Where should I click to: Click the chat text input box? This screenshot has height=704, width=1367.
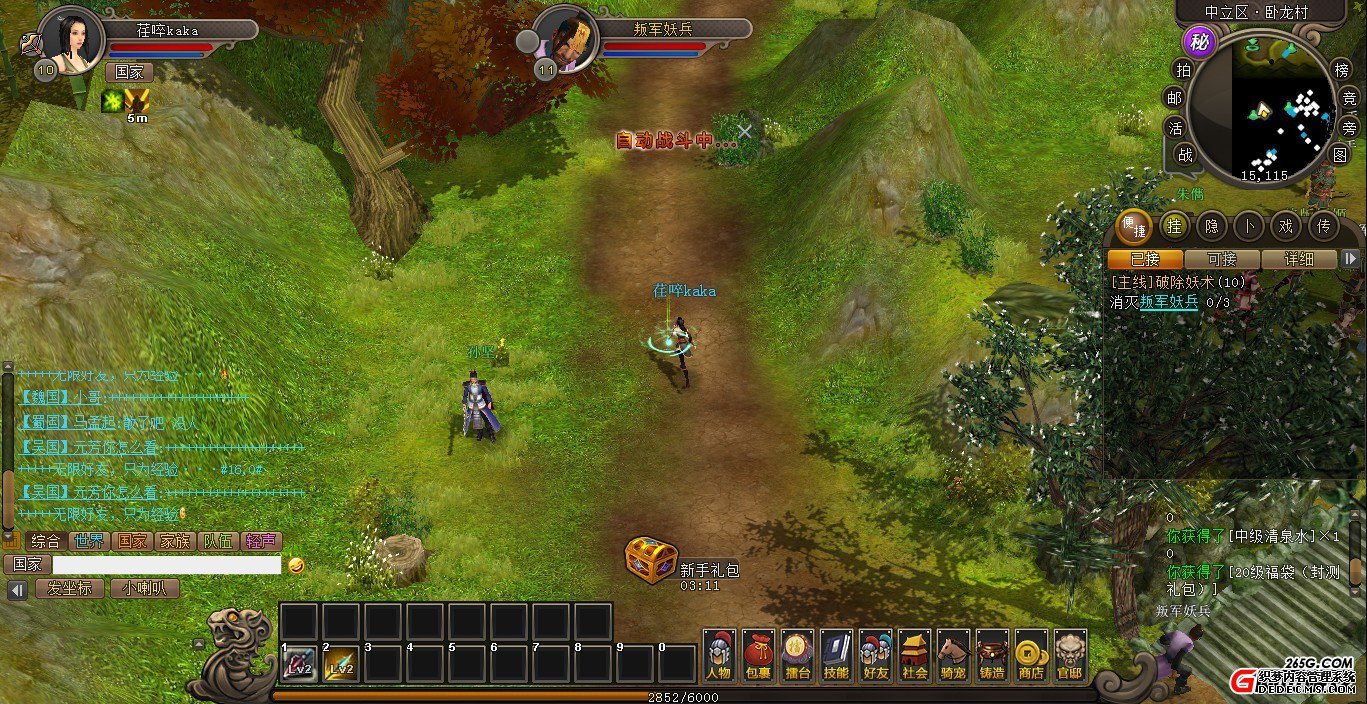(167, 565)
